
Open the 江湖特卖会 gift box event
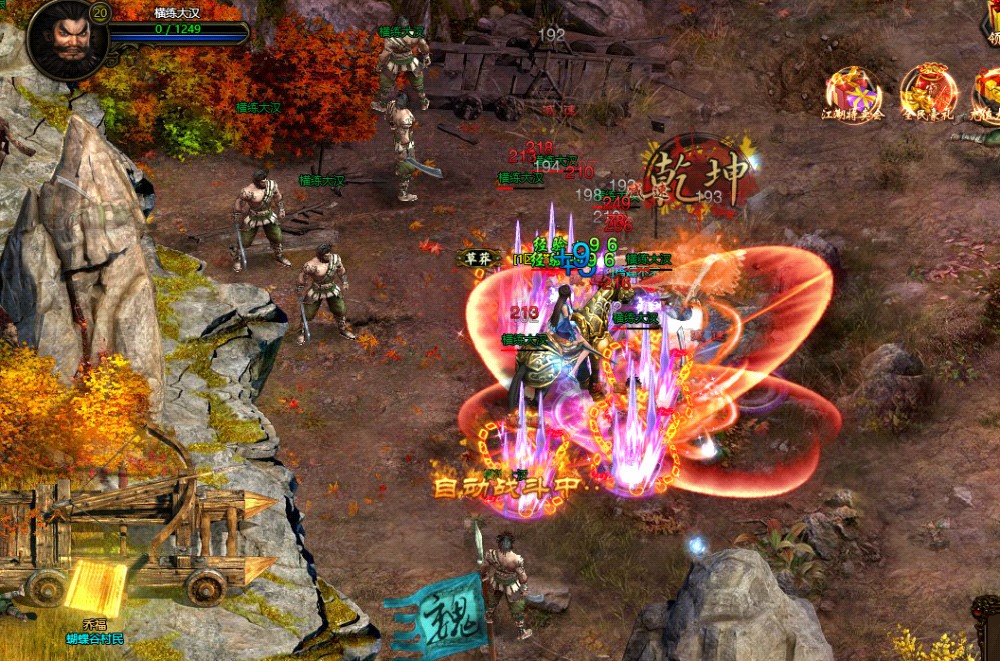coord(853,93)
